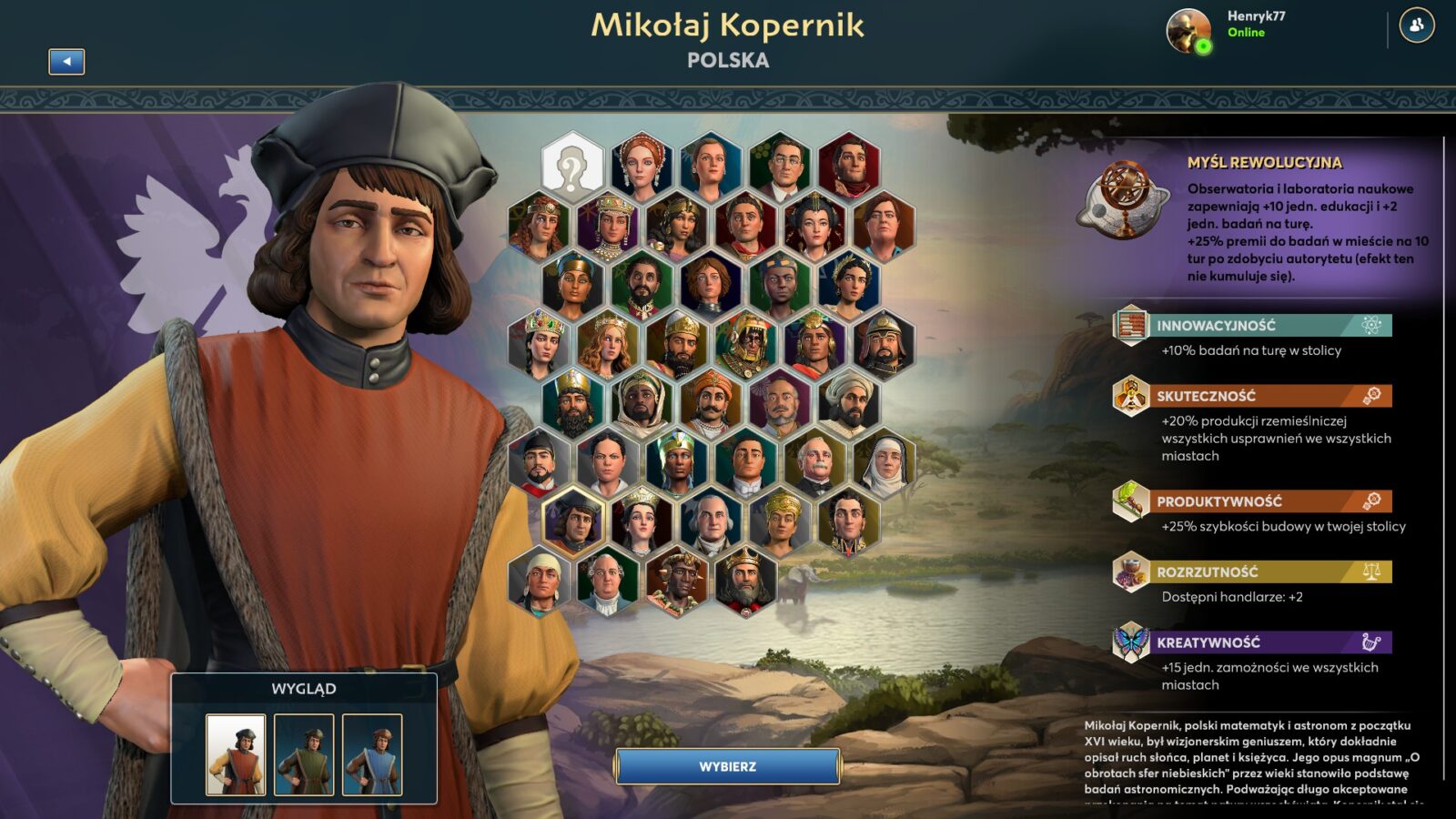1456x819 pixels.
Task: Pick the mustached leader in an orange turban
Action: [711, 403]
